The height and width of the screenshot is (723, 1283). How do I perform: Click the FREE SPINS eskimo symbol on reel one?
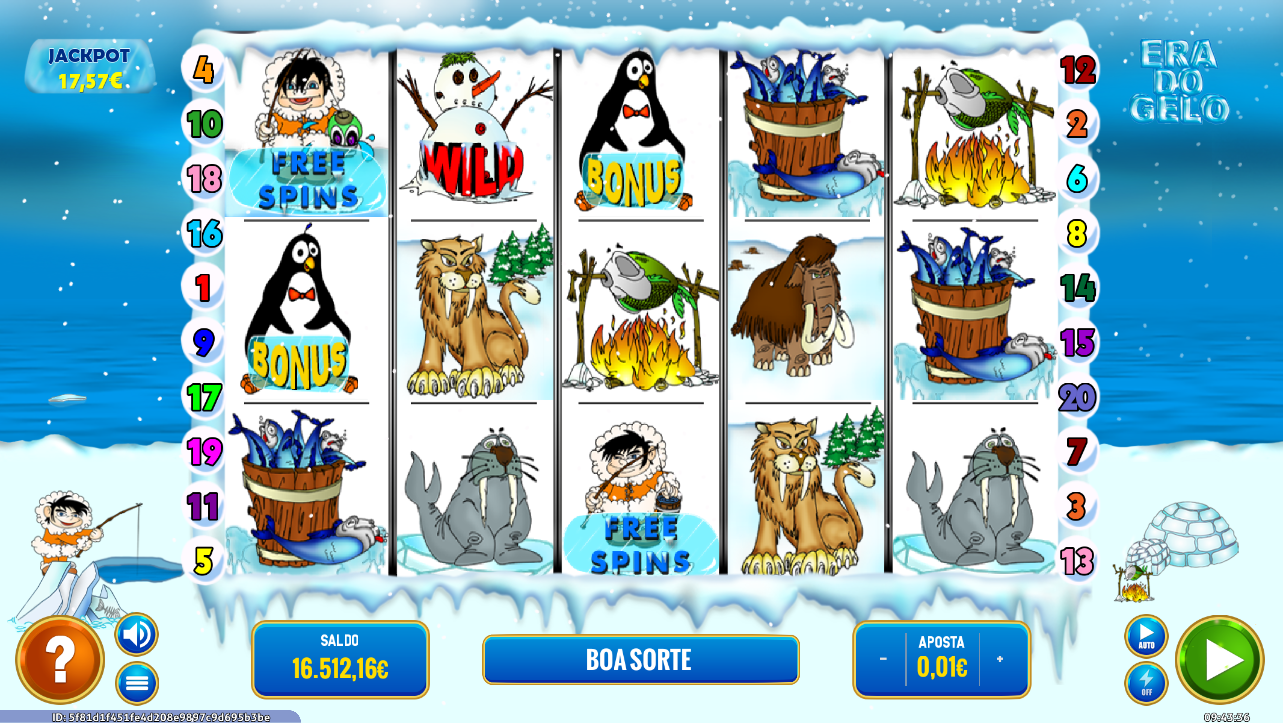[305, 130]
